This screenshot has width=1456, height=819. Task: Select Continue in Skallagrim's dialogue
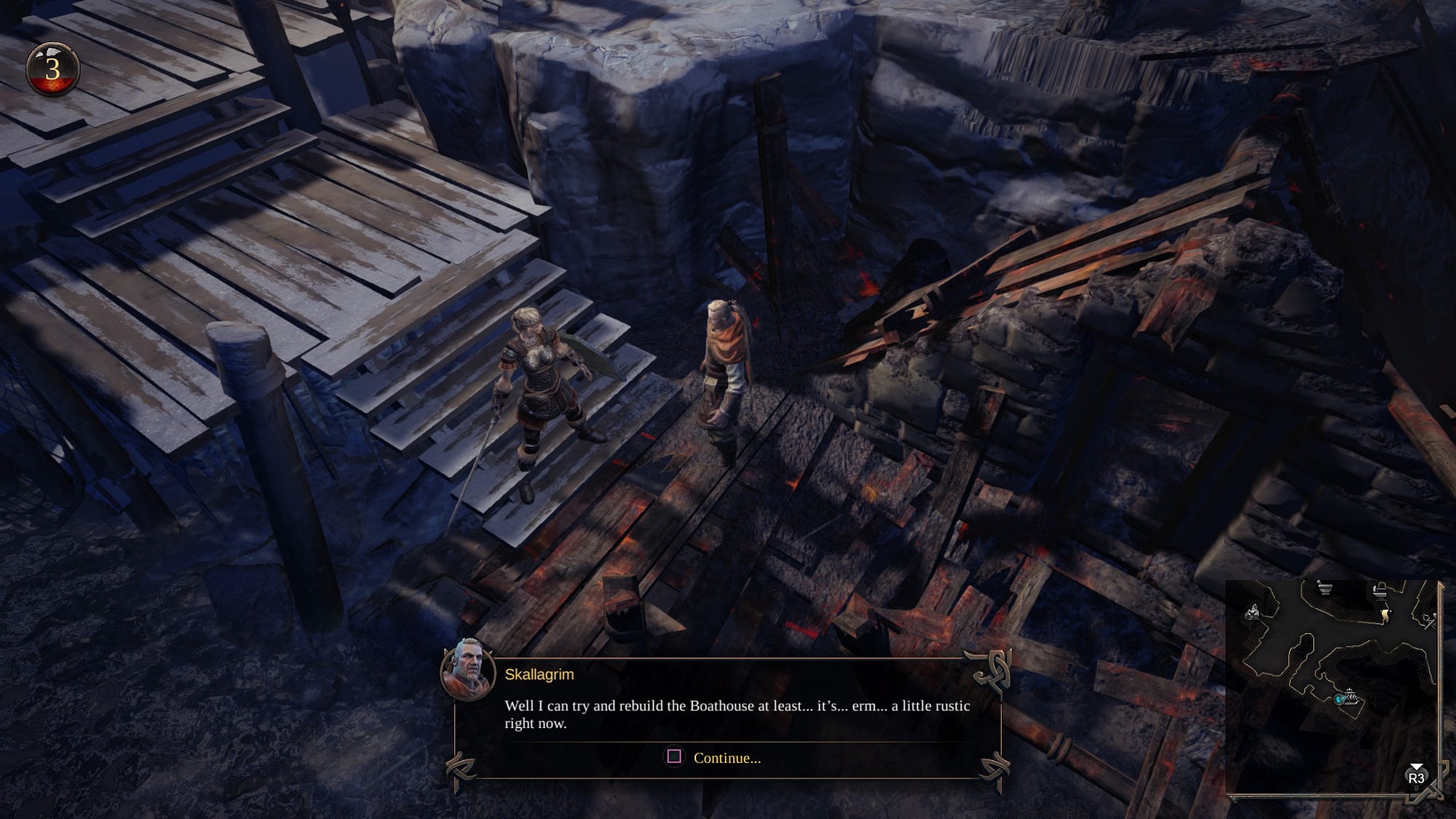(726, 758)
